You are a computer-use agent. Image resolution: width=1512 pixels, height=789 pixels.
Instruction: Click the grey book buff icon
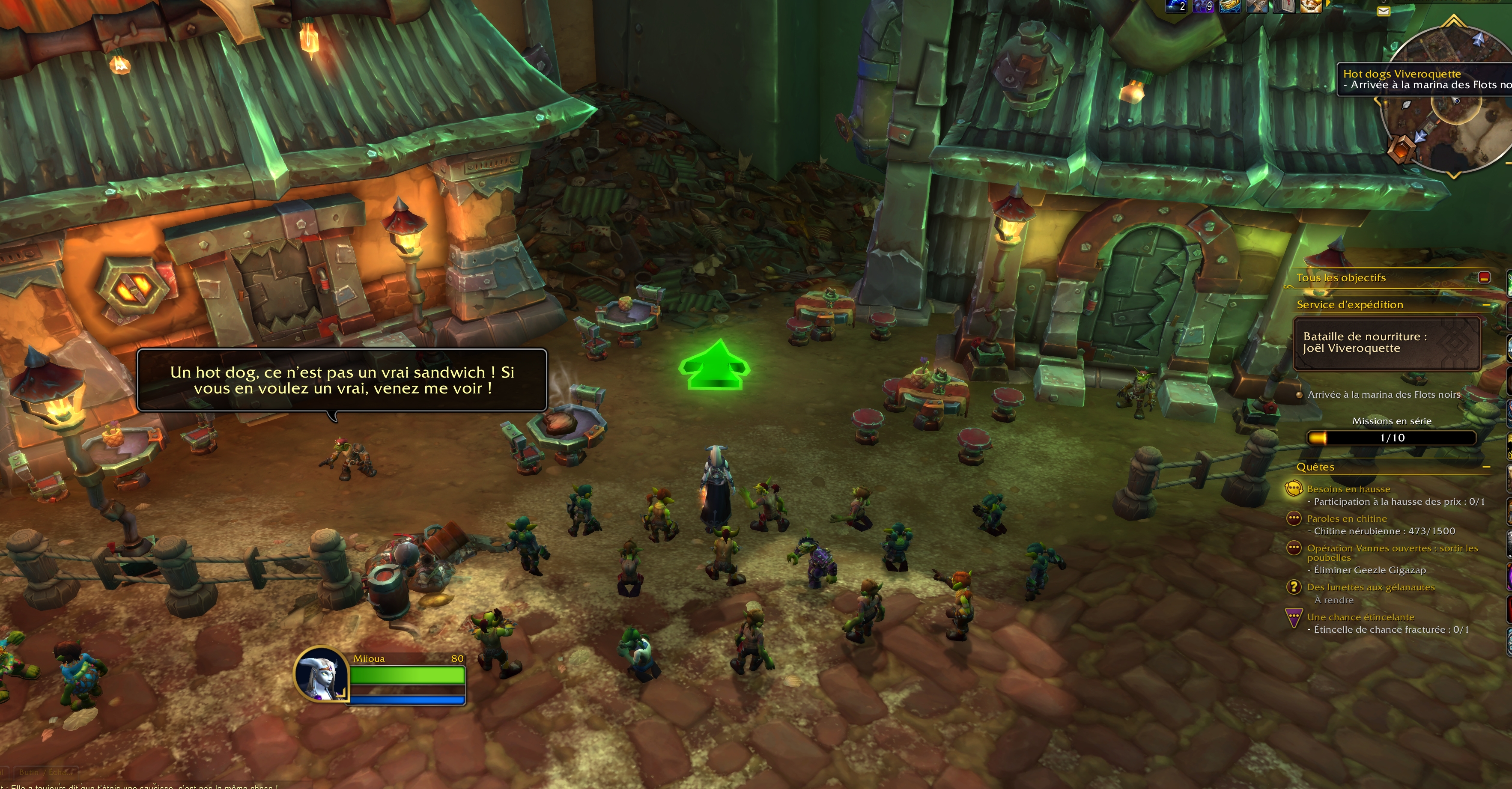(1284, 5)
